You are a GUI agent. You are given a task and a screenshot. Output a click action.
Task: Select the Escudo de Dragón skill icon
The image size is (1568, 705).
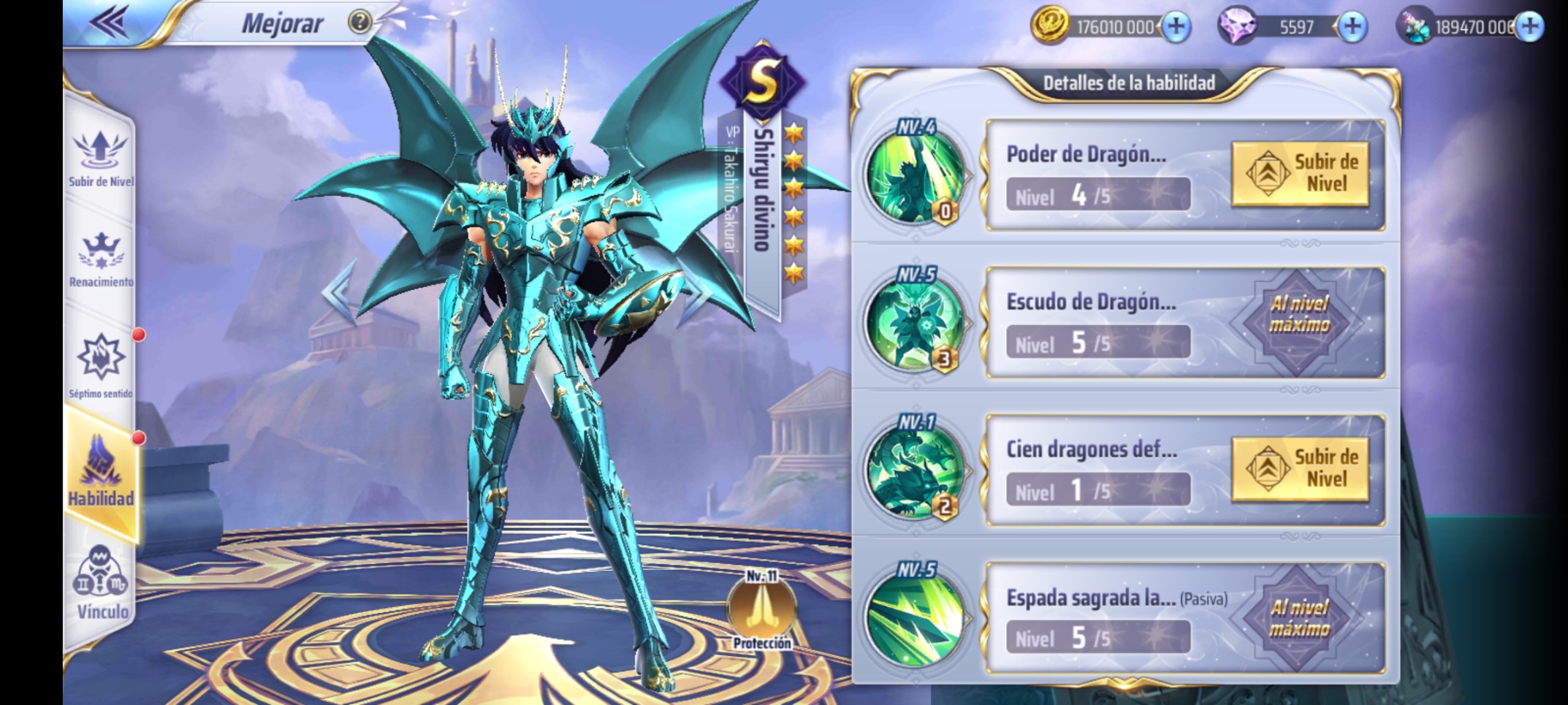(914, 323)
